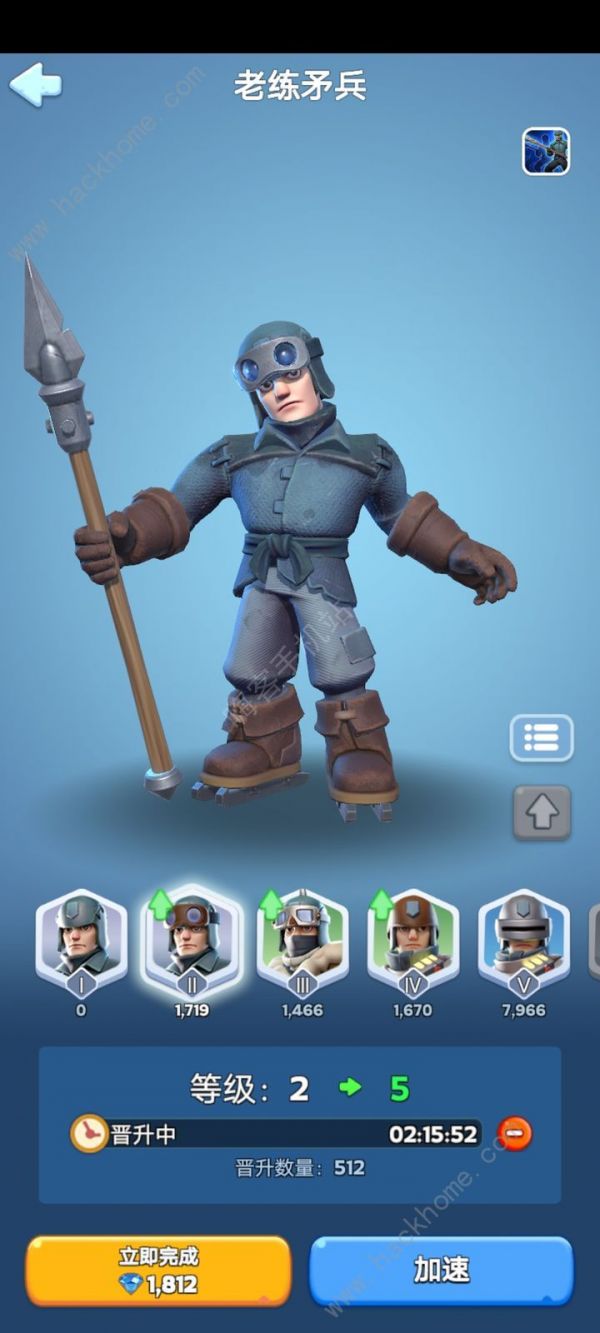Tap the blue 加速 speed-up button
Image resolution: width=600 pixels, height=1333 pixels.
441,1270
